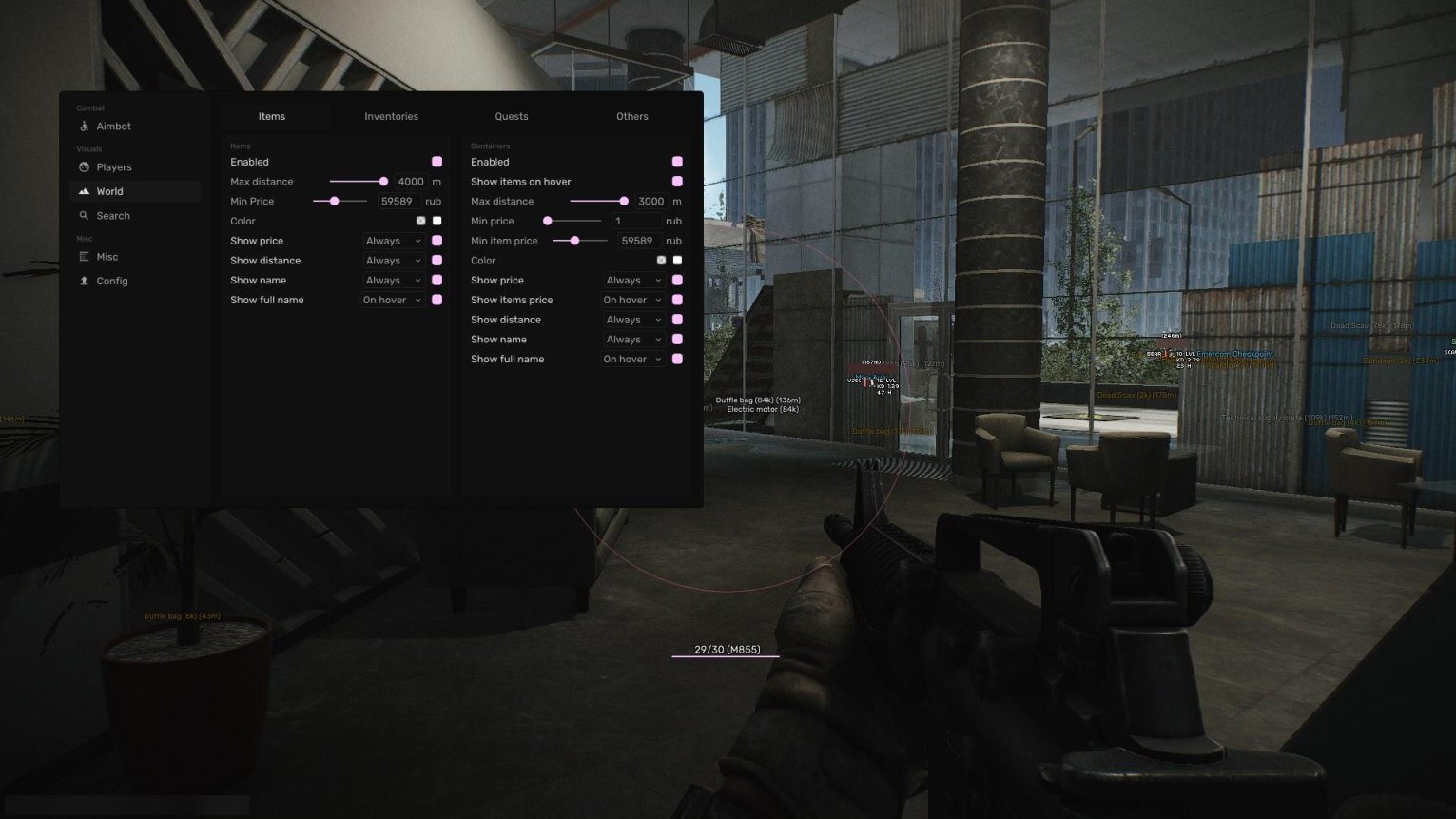
Task: Click the Min item price slider handle
Action: point(574,242)
